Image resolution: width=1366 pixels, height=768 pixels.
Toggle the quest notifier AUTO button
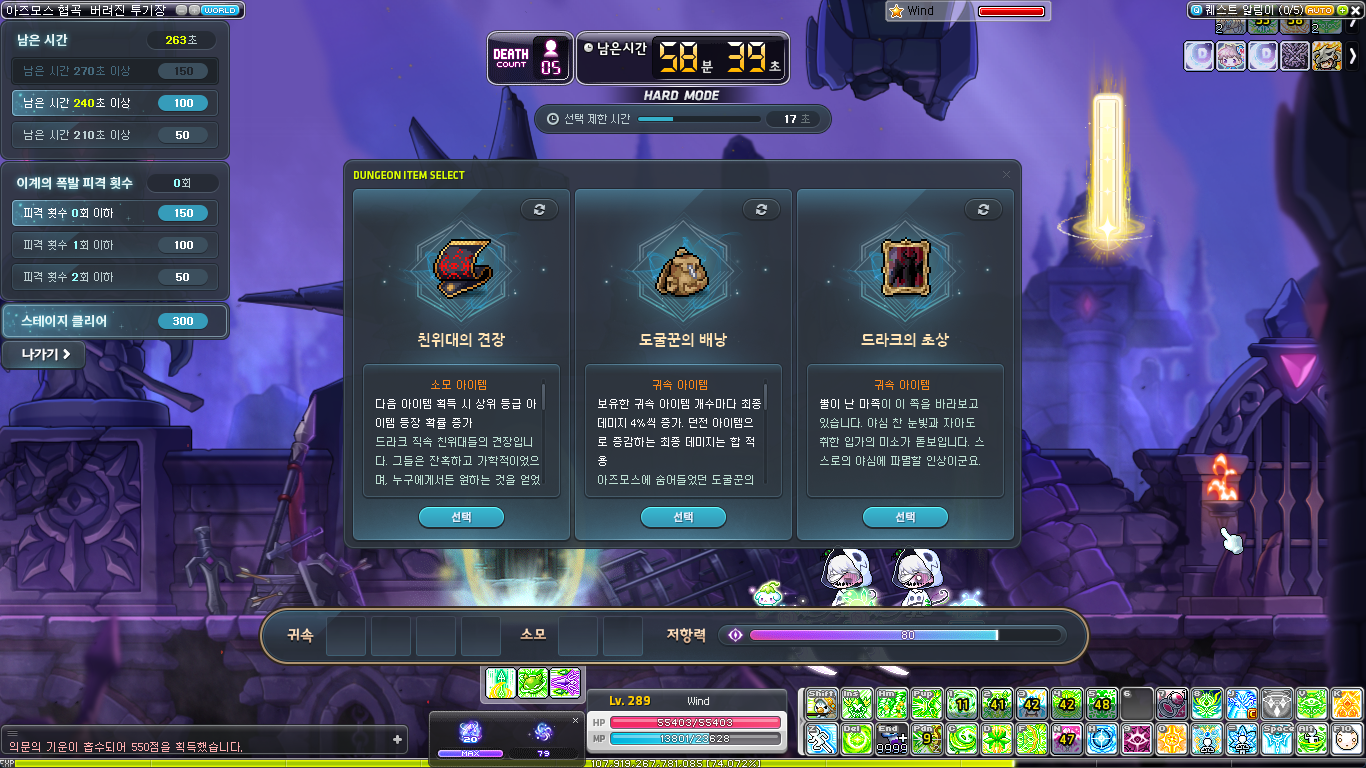click(x=1322, y=10)
